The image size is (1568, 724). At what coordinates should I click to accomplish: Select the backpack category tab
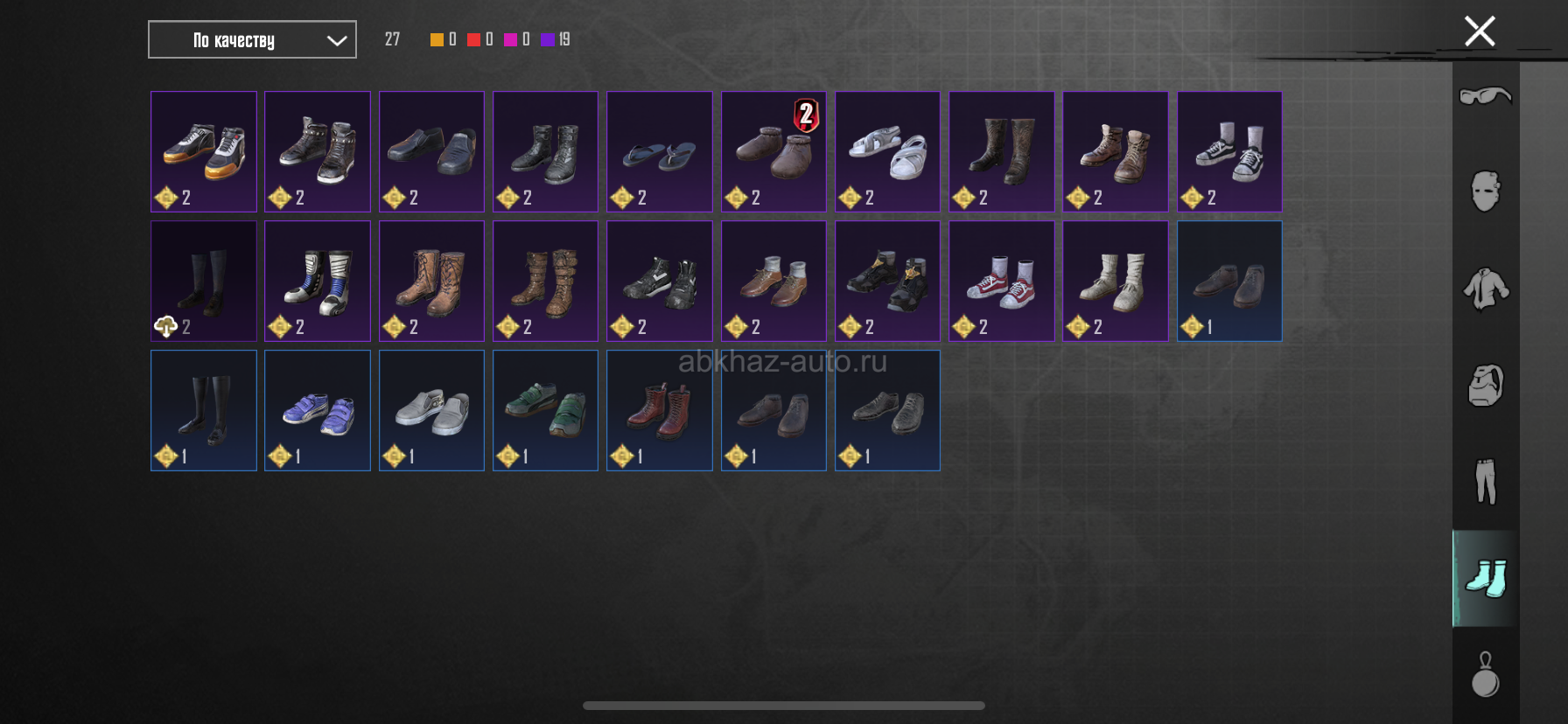click(1485, 385)
